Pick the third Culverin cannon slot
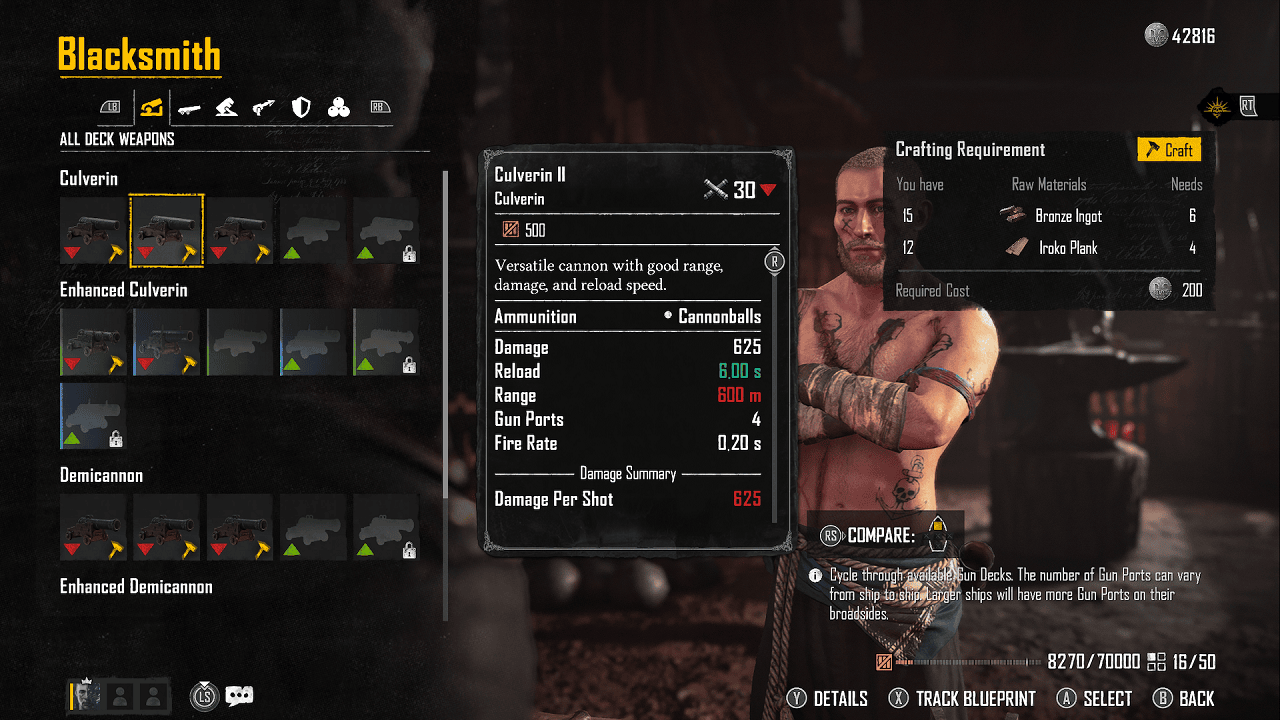The image size is (1280, 720). click(x=240, y=230)
